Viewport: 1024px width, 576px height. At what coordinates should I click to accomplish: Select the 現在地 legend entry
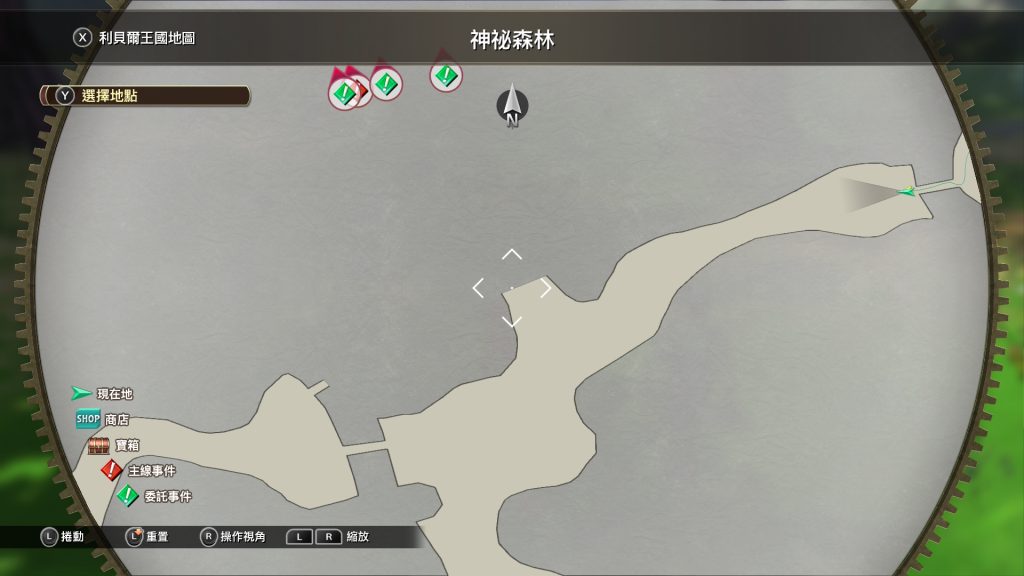click(x=101, y=394)
